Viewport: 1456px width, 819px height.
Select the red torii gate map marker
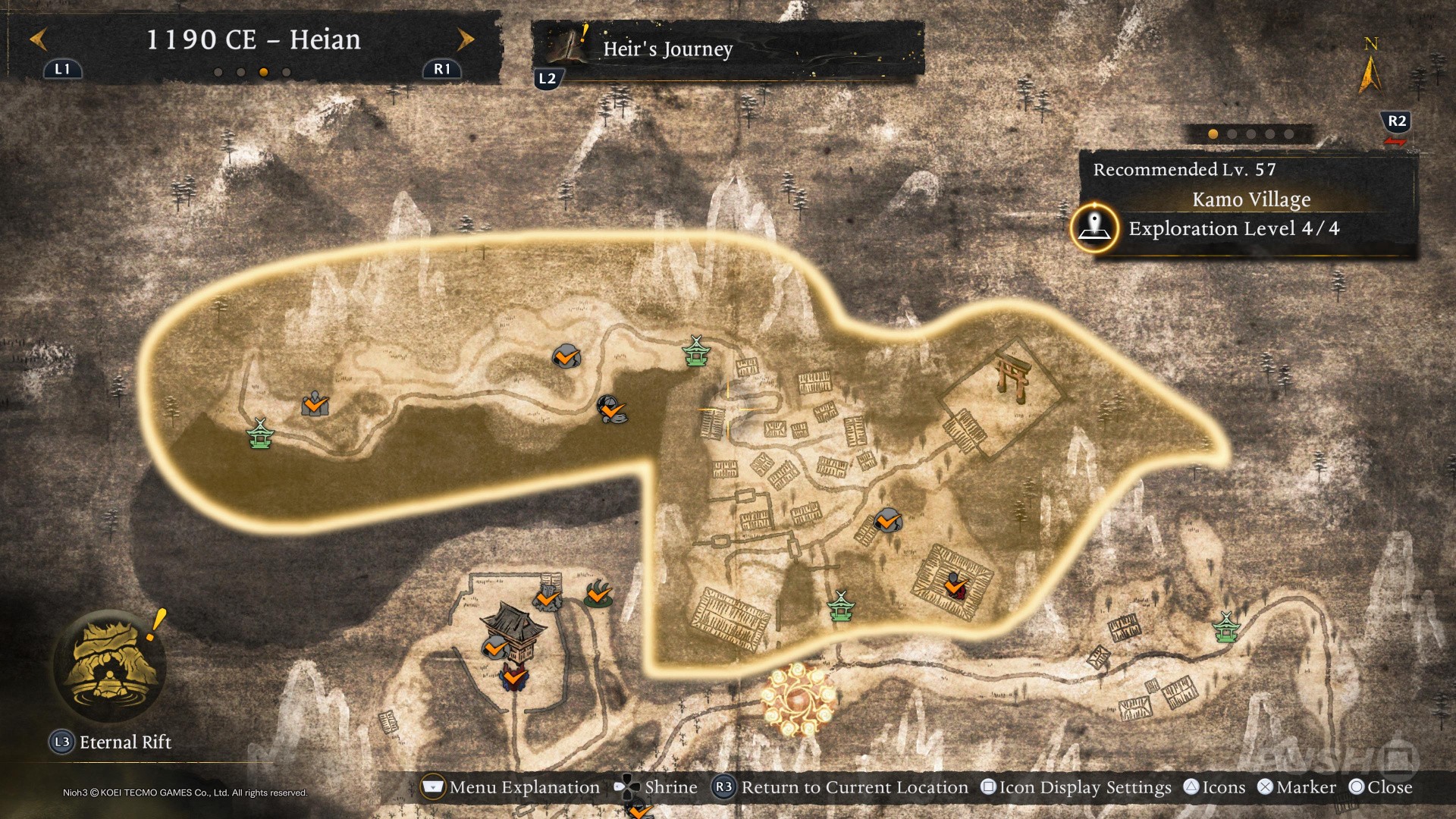point(1013,377)
